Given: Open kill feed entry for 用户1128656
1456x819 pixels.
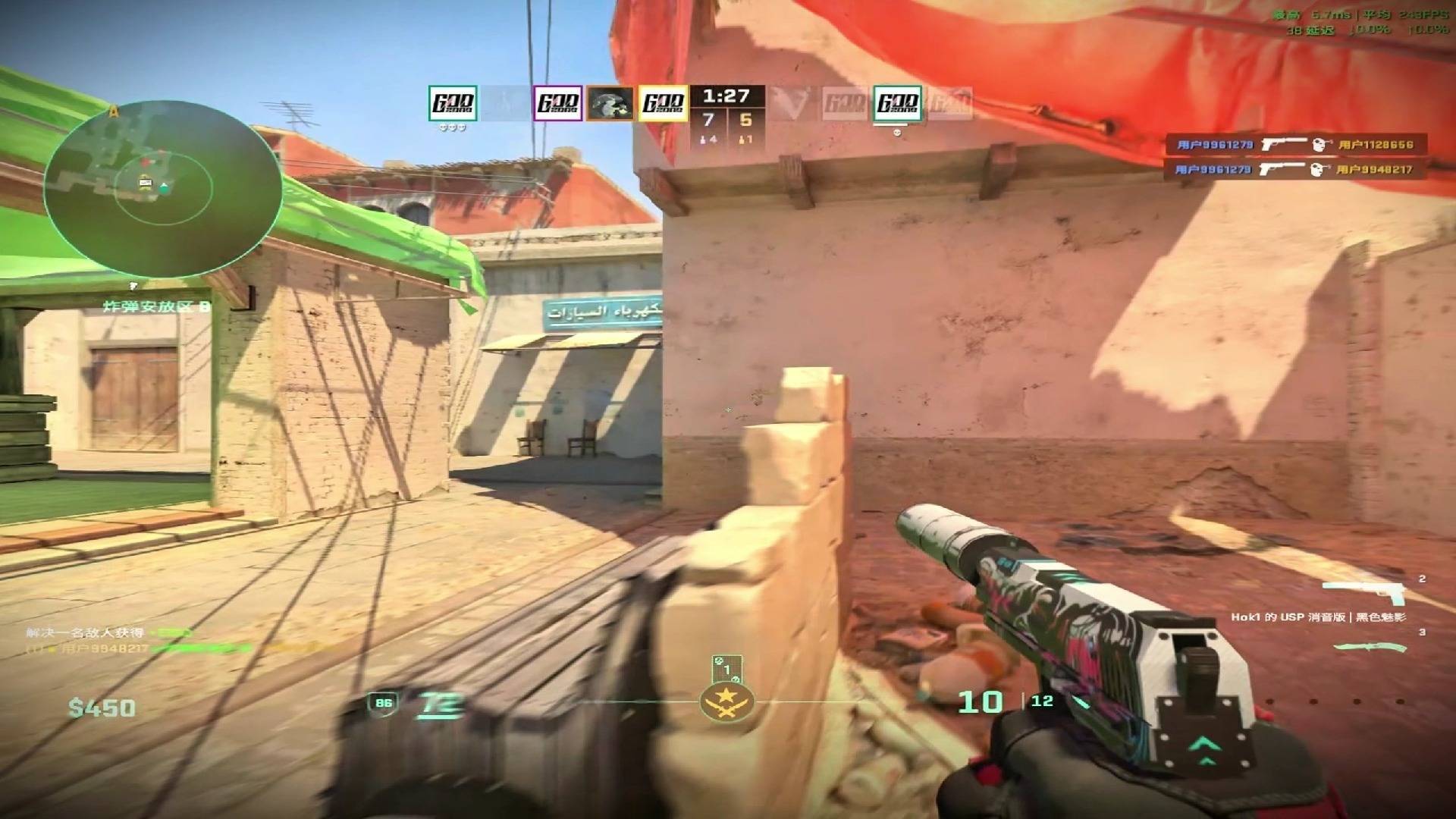Looking at the screenshot, I should pyautogui.click(x=1295, y=144).
